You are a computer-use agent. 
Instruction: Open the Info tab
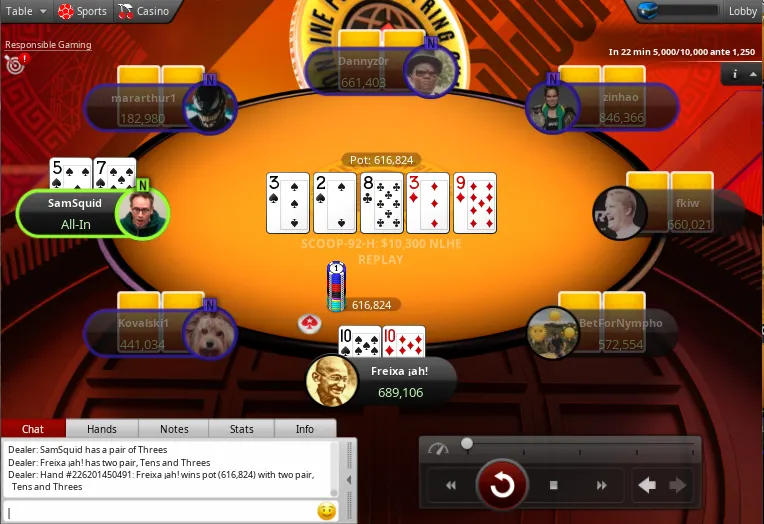coord(305,429)
